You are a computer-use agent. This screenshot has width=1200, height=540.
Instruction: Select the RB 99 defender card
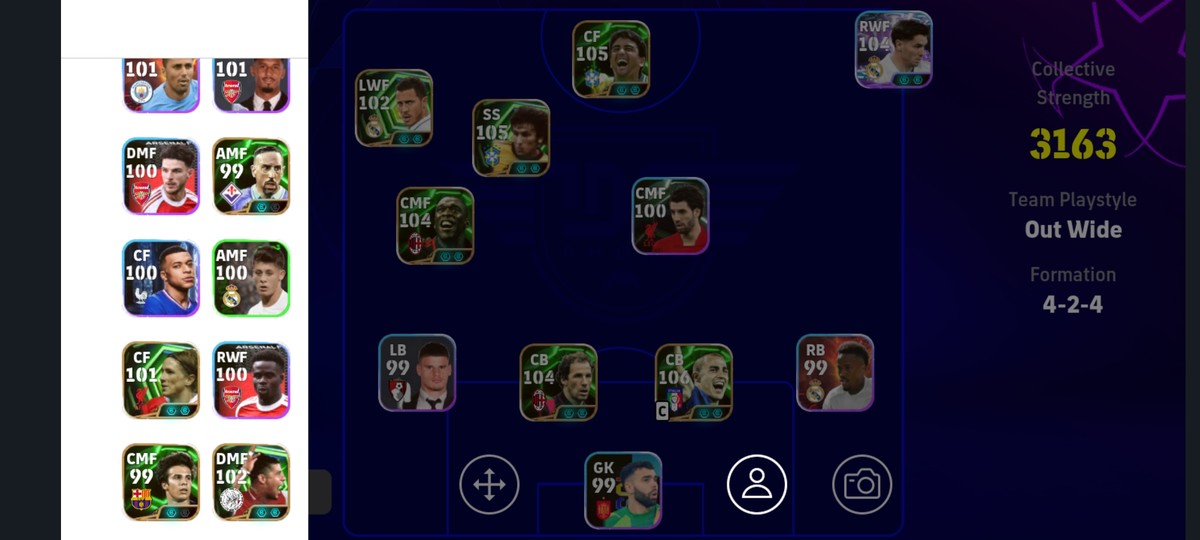tap(835, 373)
